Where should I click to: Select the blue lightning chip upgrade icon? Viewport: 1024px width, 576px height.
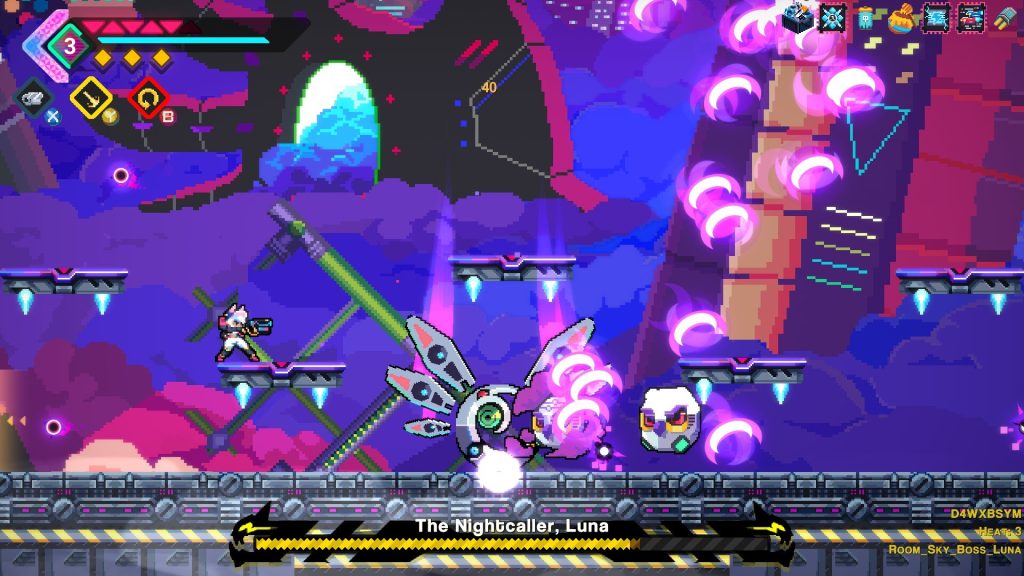click(x=936, y=17)
